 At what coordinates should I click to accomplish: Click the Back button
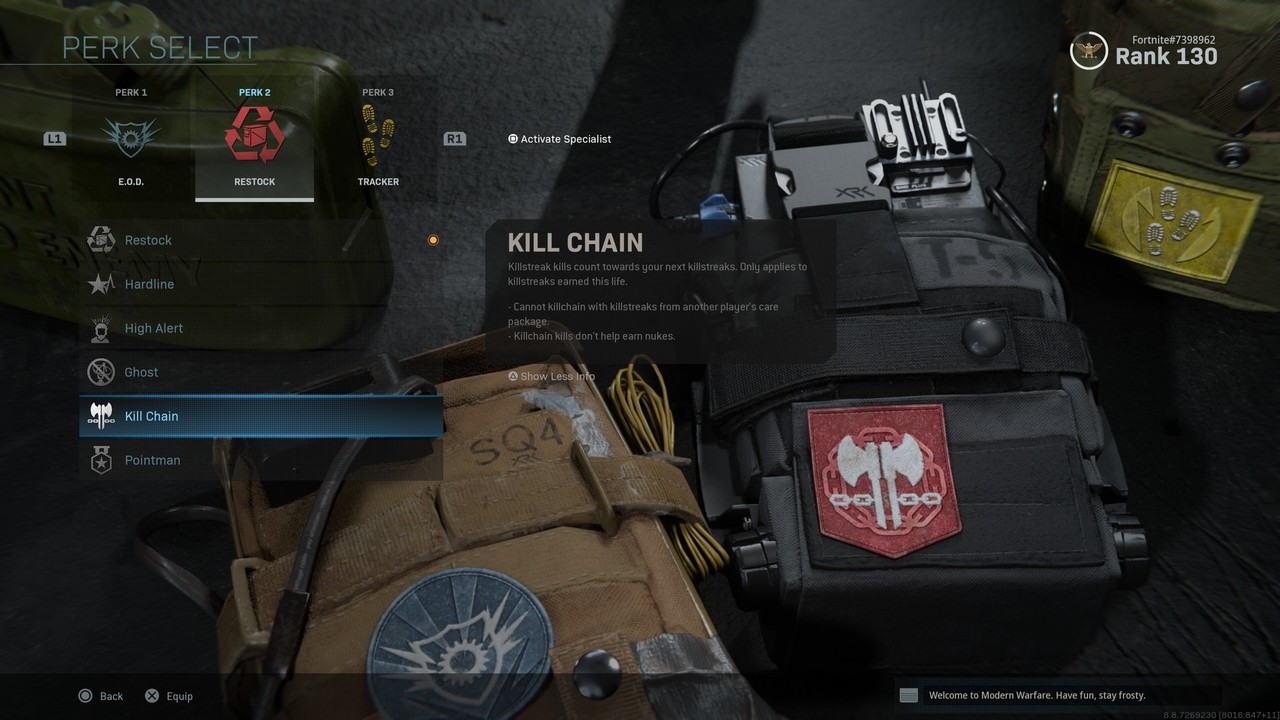(100, 695)
